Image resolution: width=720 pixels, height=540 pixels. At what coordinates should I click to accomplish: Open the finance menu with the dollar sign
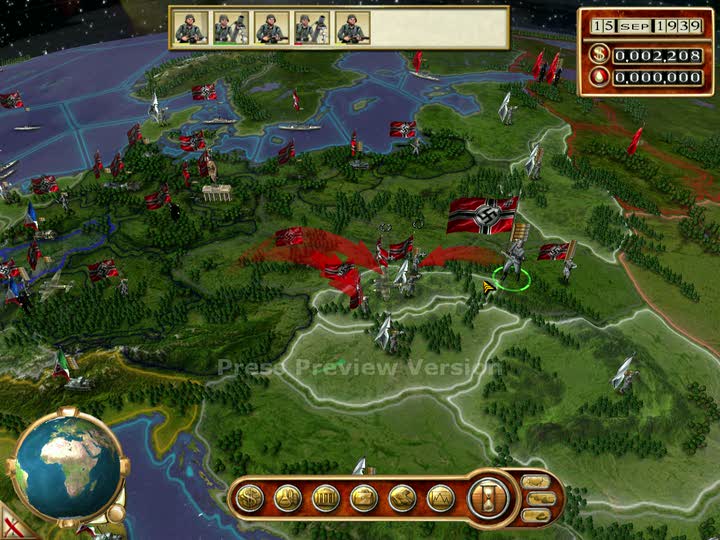coord(249,497)
